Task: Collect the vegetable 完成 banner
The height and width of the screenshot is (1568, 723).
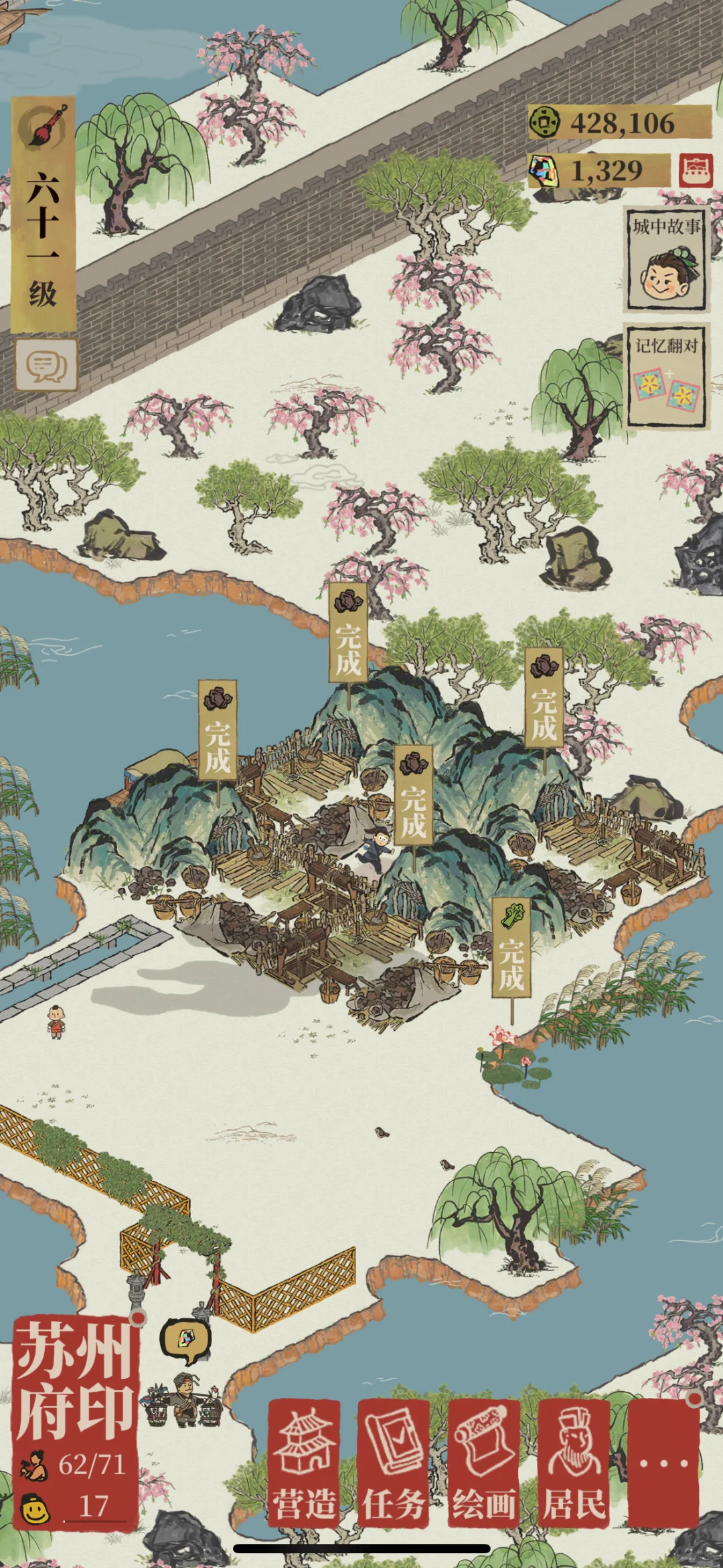Action: click(512, 950)
